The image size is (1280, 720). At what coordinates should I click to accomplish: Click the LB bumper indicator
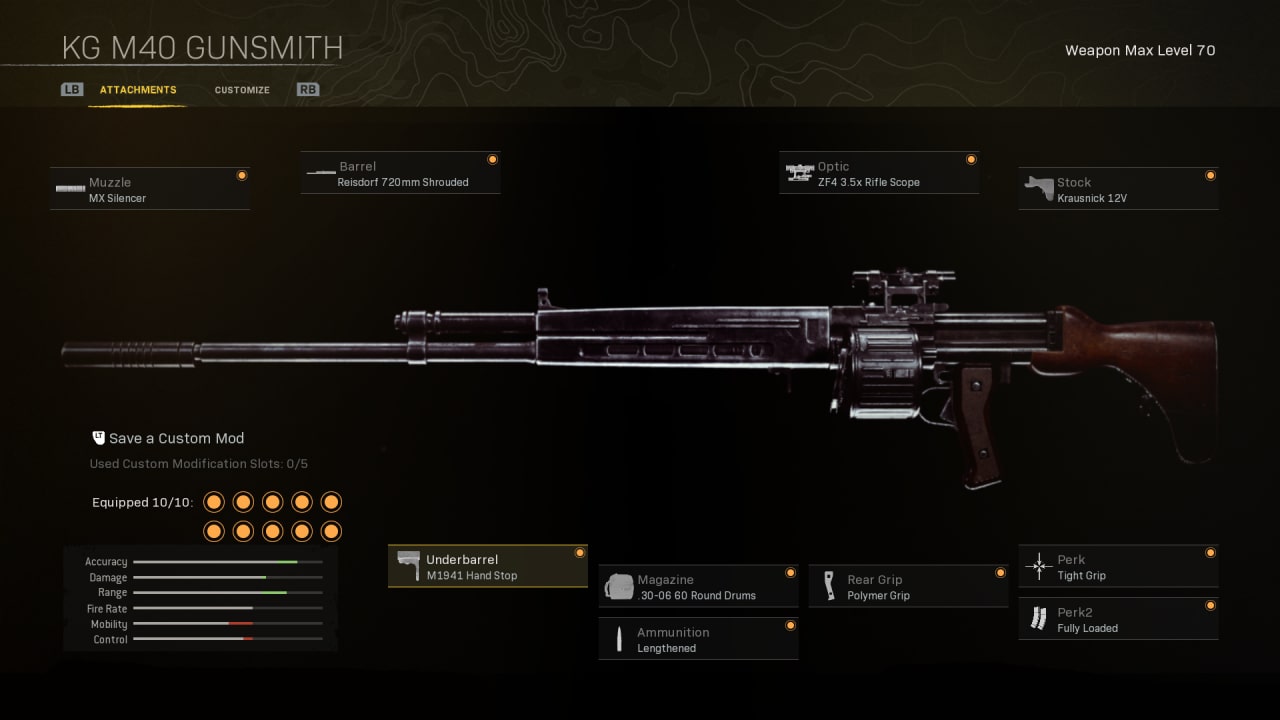pyautogui.click(x=71, y=89)
